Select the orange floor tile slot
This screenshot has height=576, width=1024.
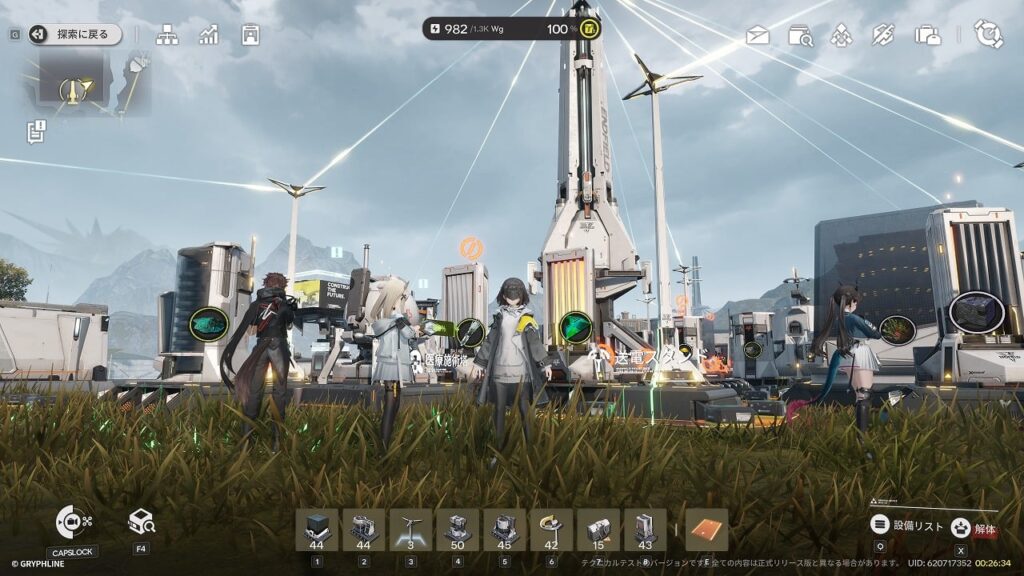(707, 530)
